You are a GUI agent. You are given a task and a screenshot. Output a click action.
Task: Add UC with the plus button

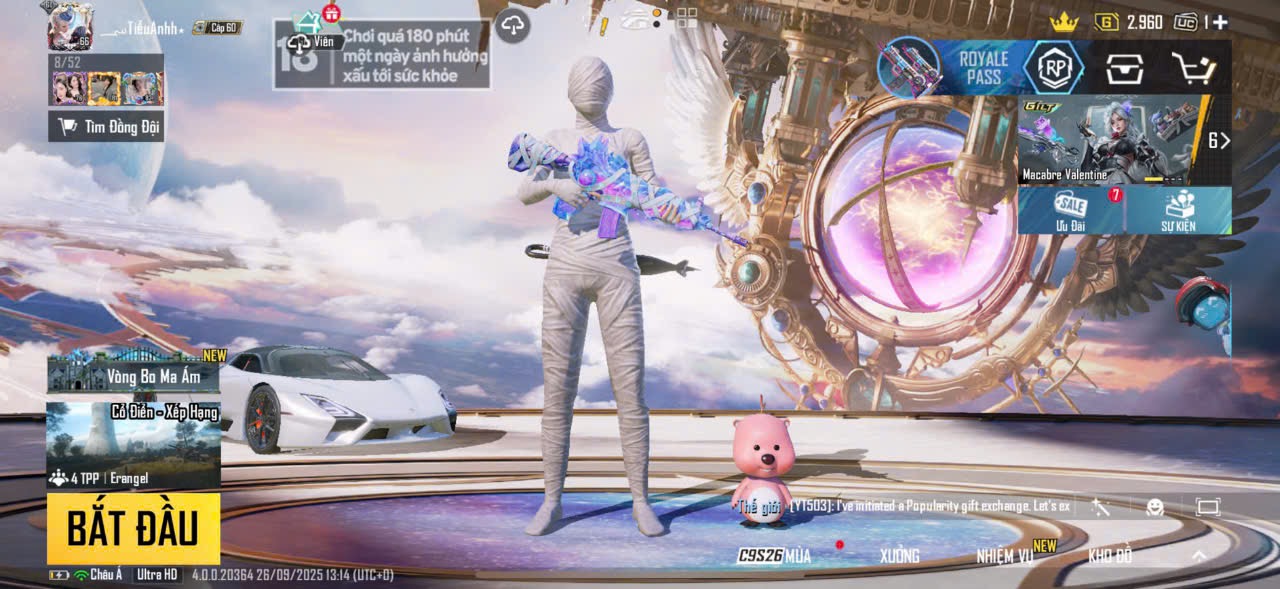(x=1220, y=22)
